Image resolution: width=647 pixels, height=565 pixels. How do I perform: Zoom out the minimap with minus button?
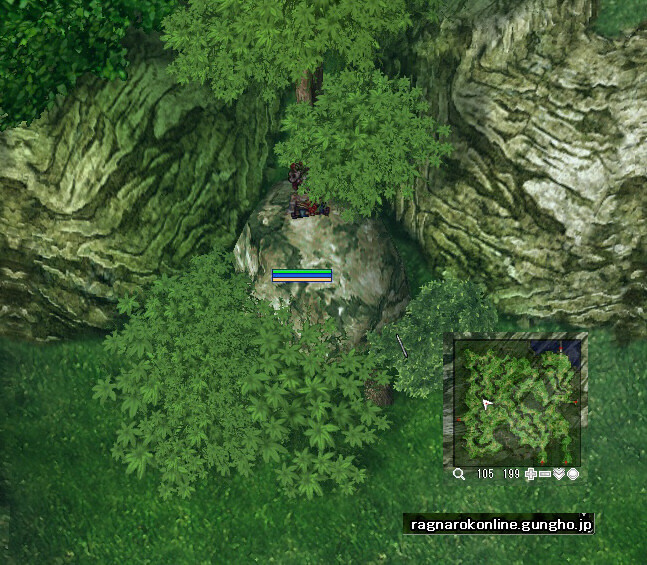(545, 474)
